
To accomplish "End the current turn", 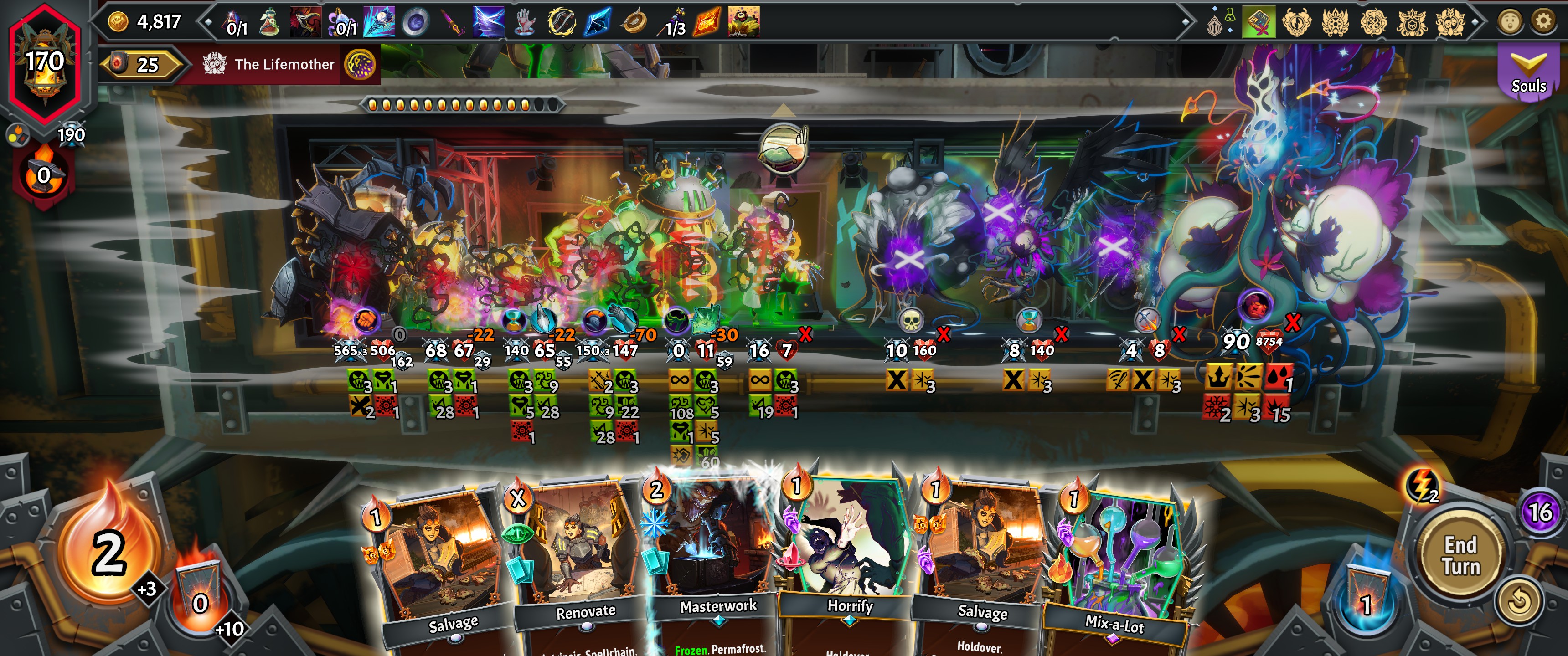I will [1460, 555].
